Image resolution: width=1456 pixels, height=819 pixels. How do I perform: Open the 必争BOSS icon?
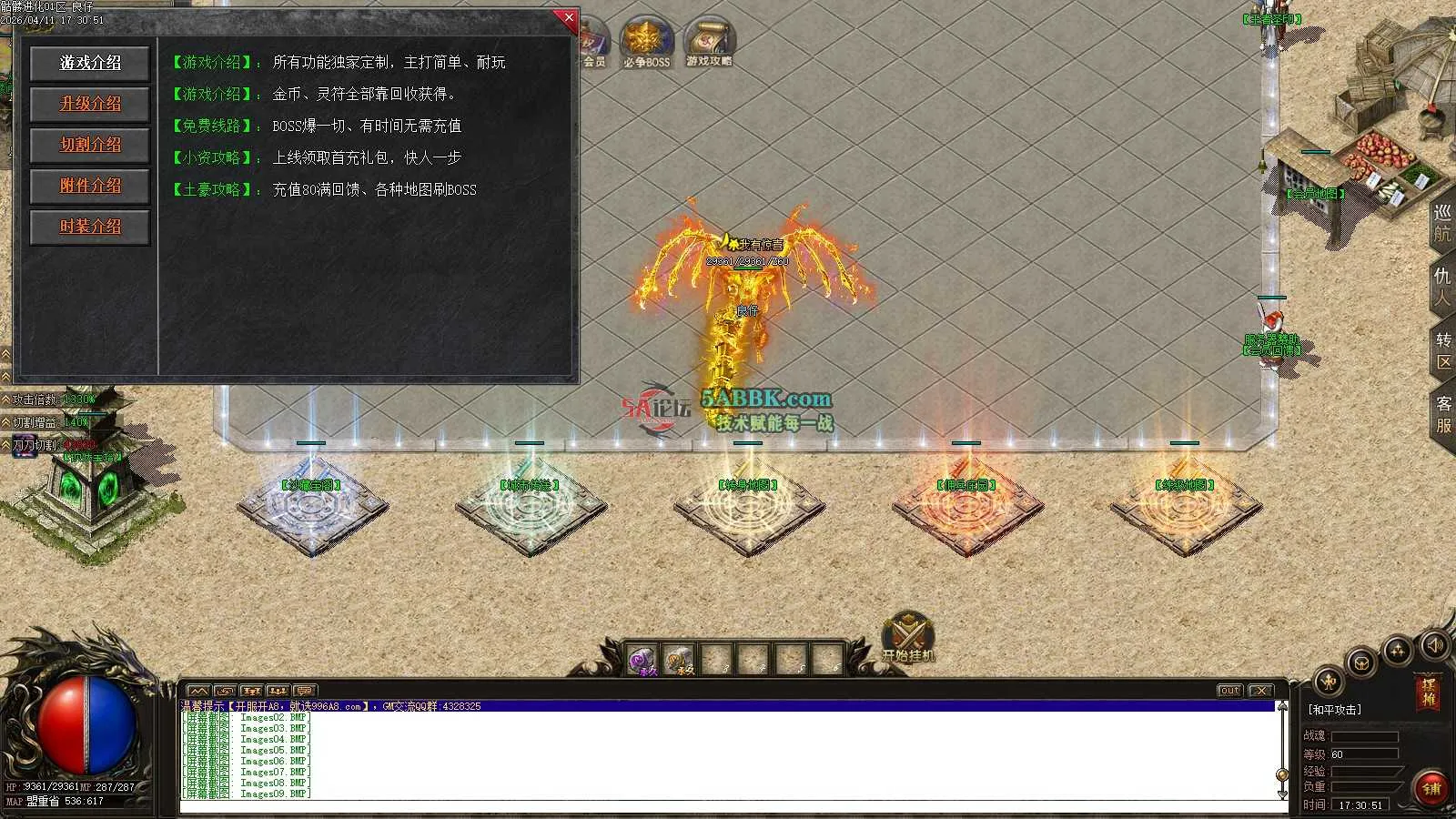pos(646,42)
